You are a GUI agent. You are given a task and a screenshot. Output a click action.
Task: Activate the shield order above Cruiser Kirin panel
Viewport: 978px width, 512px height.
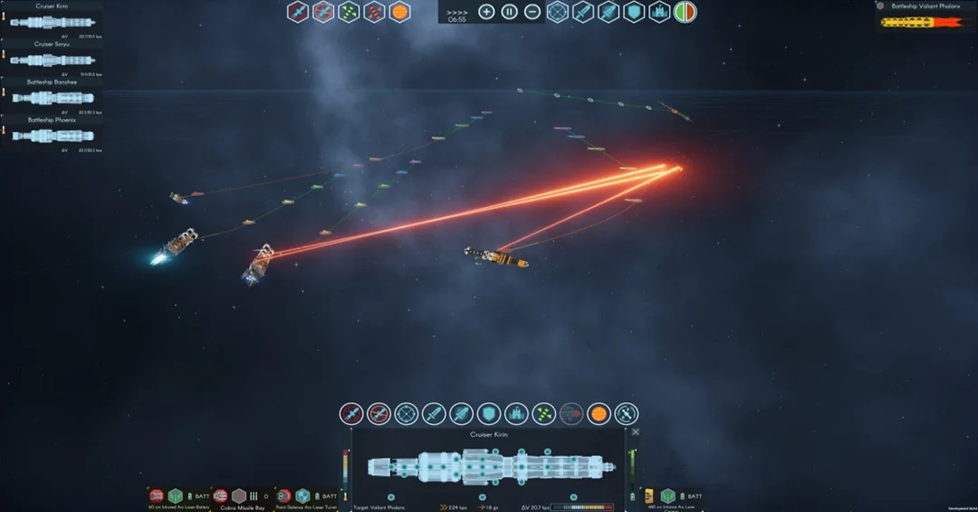tap(488, 413)
